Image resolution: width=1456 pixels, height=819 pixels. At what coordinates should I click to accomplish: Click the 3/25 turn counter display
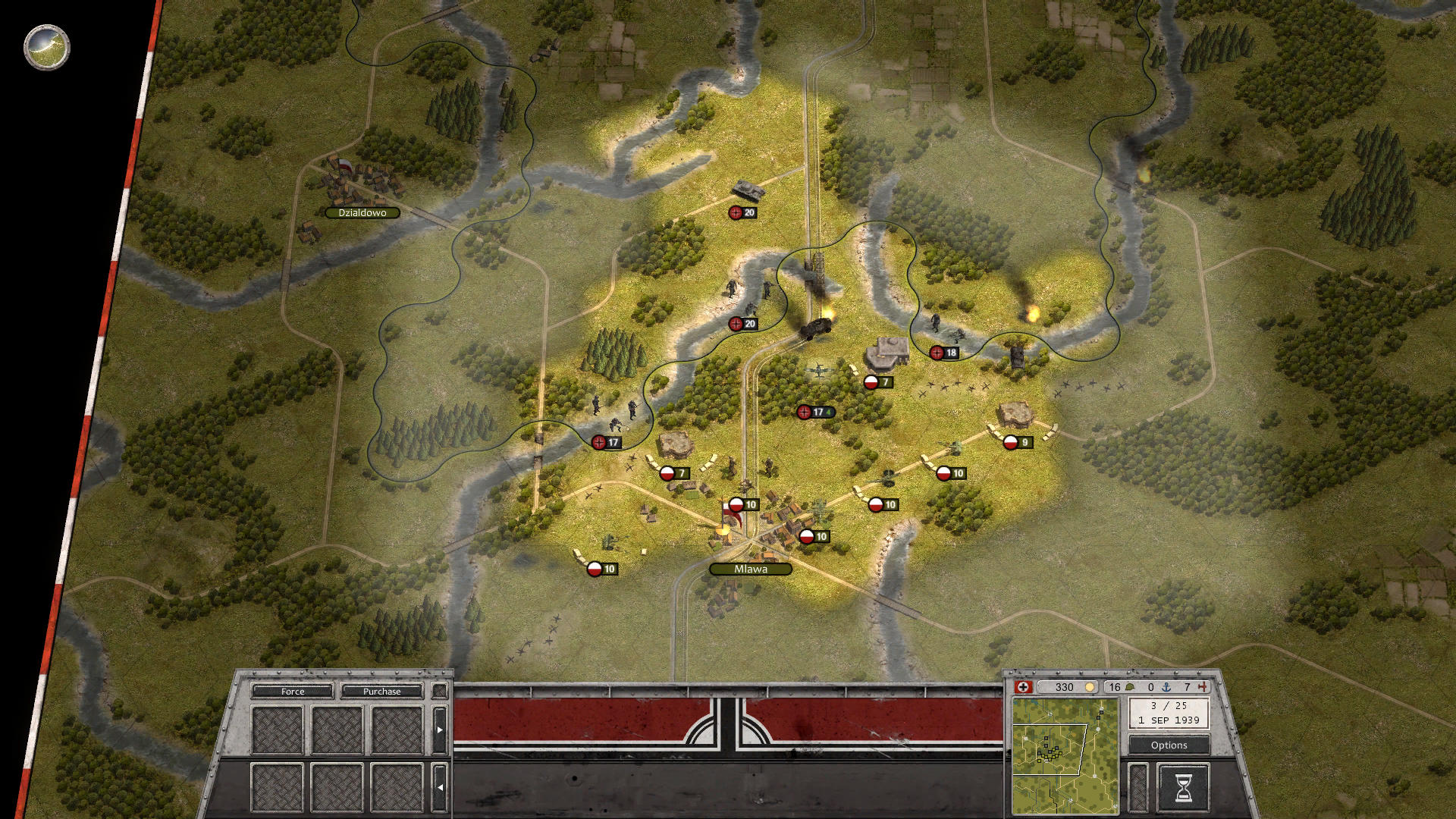click(x=1169, y=707)
